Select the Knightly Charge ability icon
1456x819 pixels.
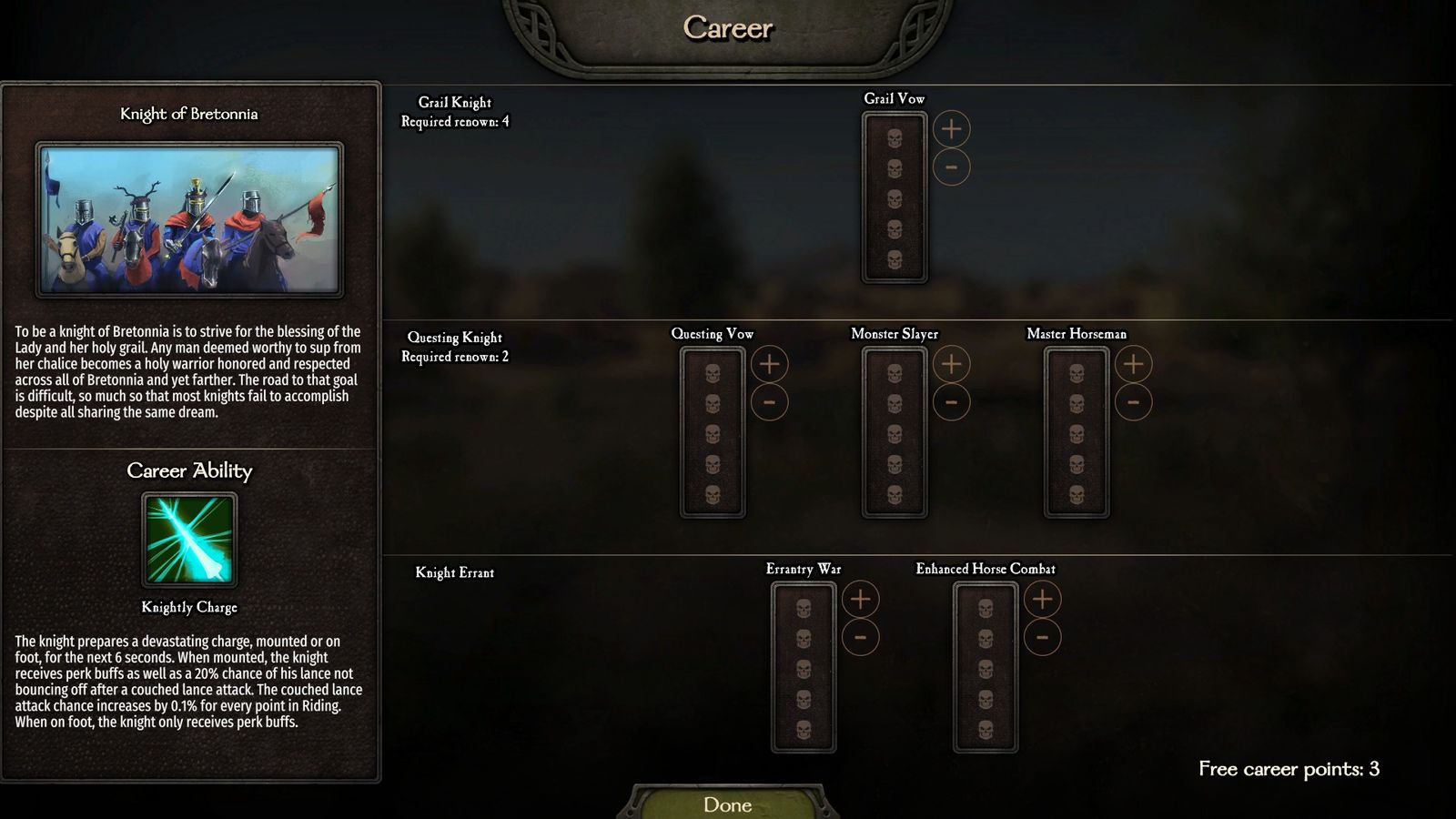189,540
